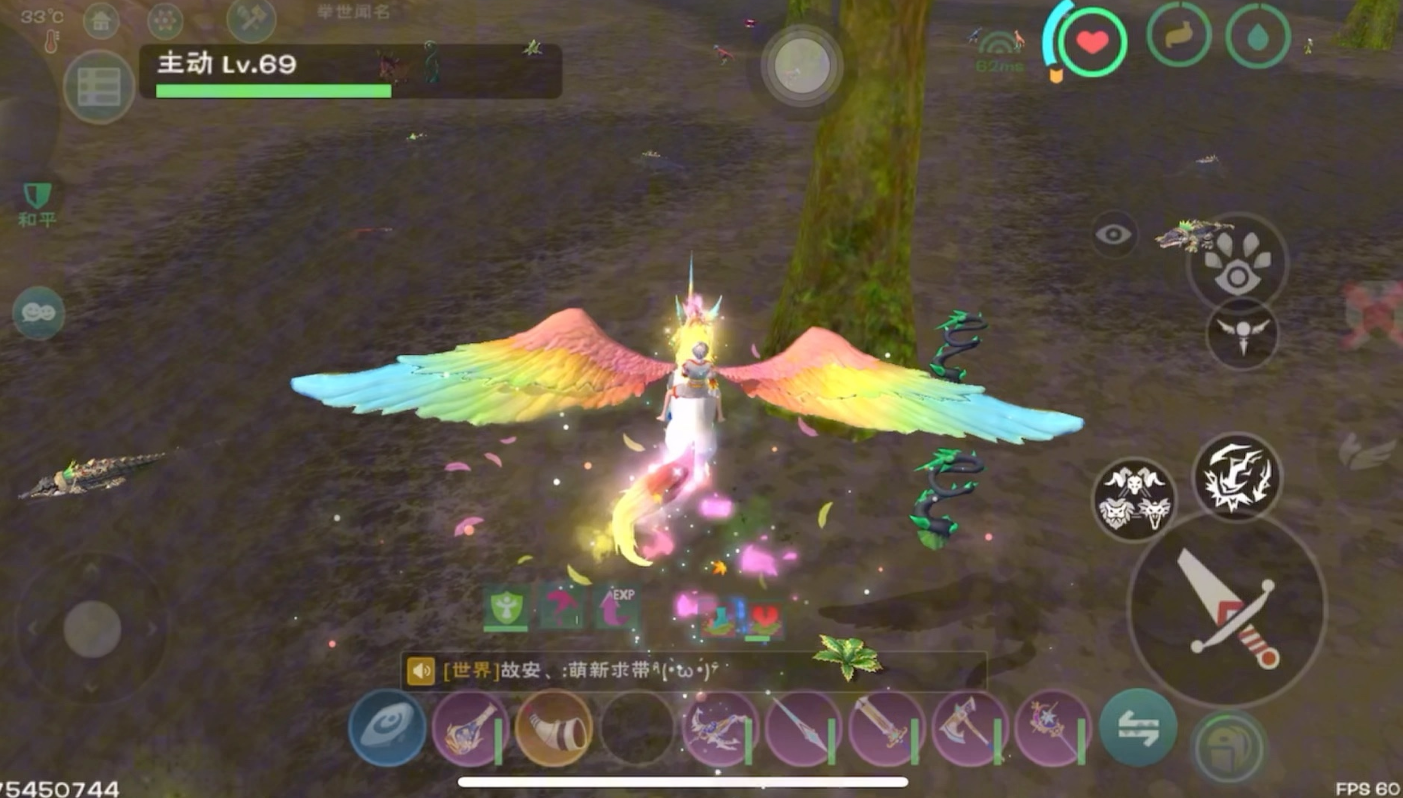Tap the teal swap arrows button
This screenshot has width=1403, height=798.
[x=1138, y=728]
